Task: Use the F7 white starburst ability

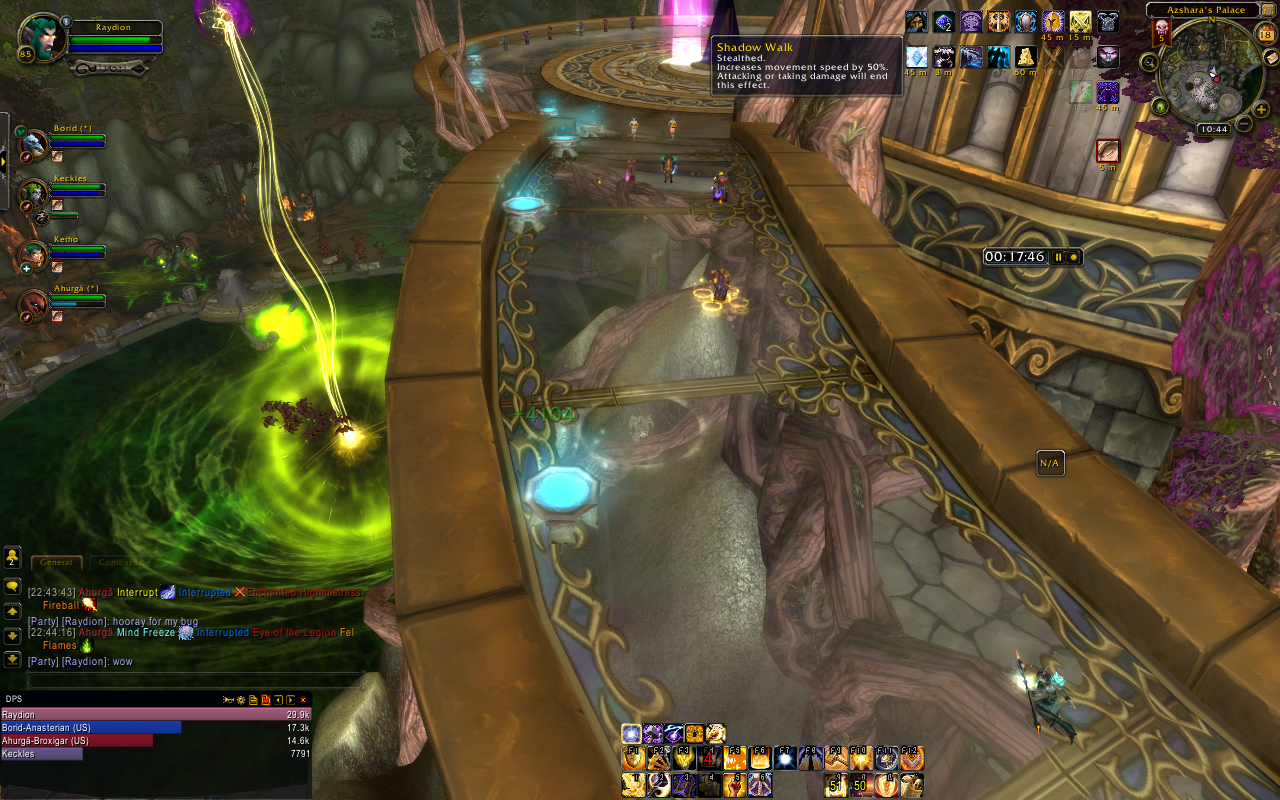Action: [x=785, y=759]
